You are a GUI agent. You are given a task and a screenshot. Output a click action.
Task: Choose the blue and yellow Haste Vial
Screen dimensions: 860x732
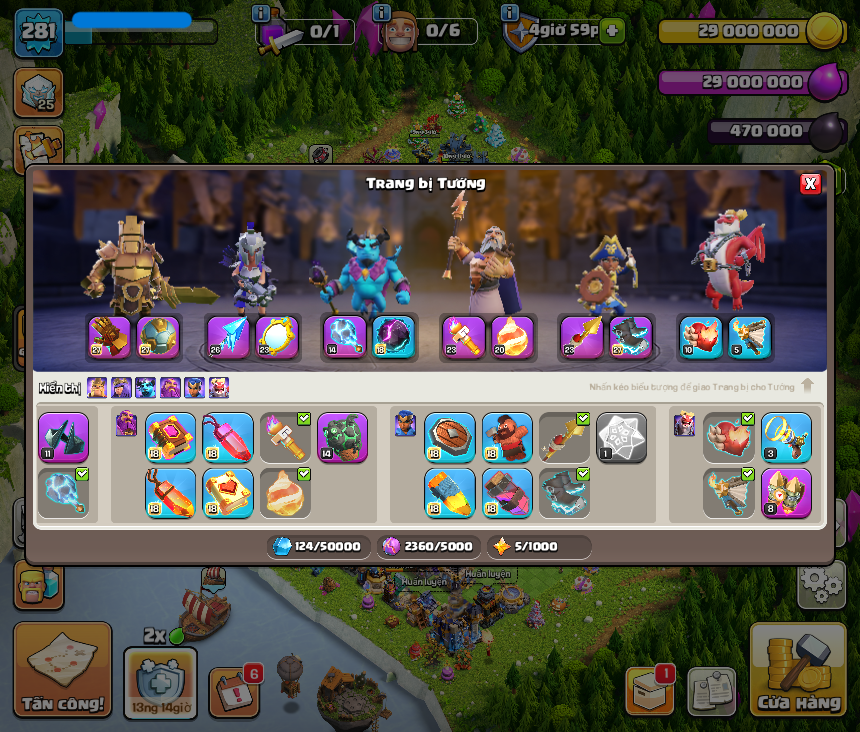449,493
